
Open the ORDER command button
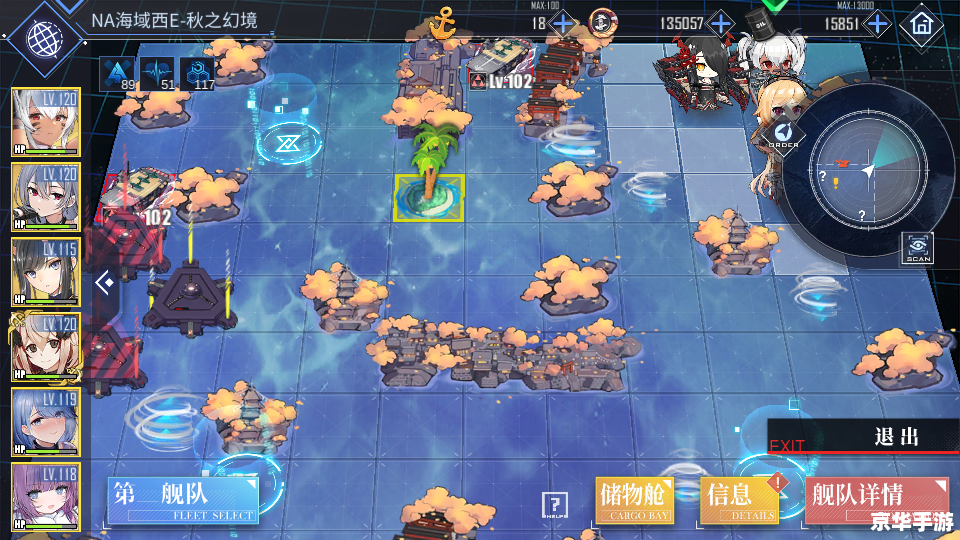(785, 135)
